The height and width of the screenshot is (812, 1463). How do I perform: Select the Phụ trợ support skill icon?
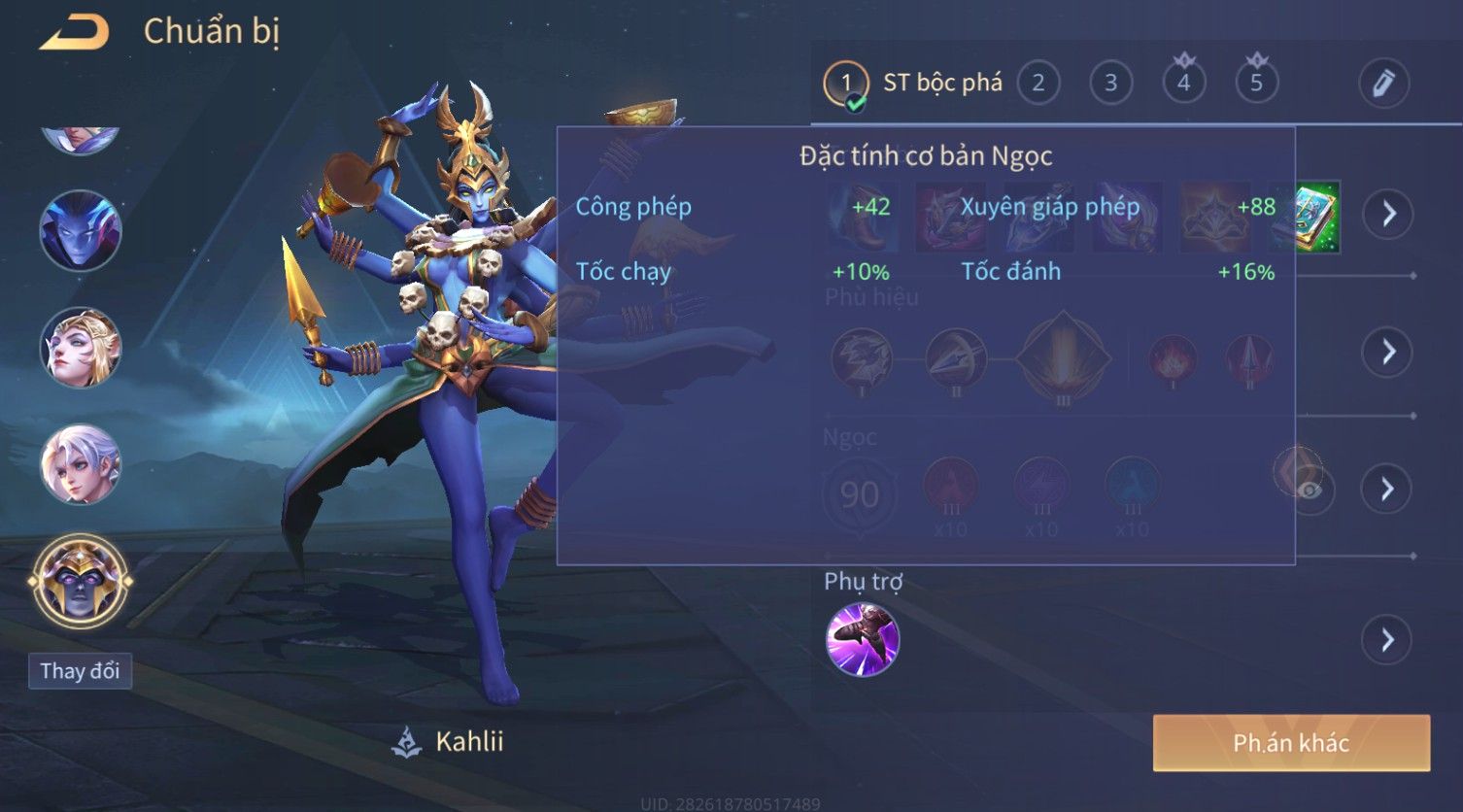pyautogui.click(x=863, y=640)
